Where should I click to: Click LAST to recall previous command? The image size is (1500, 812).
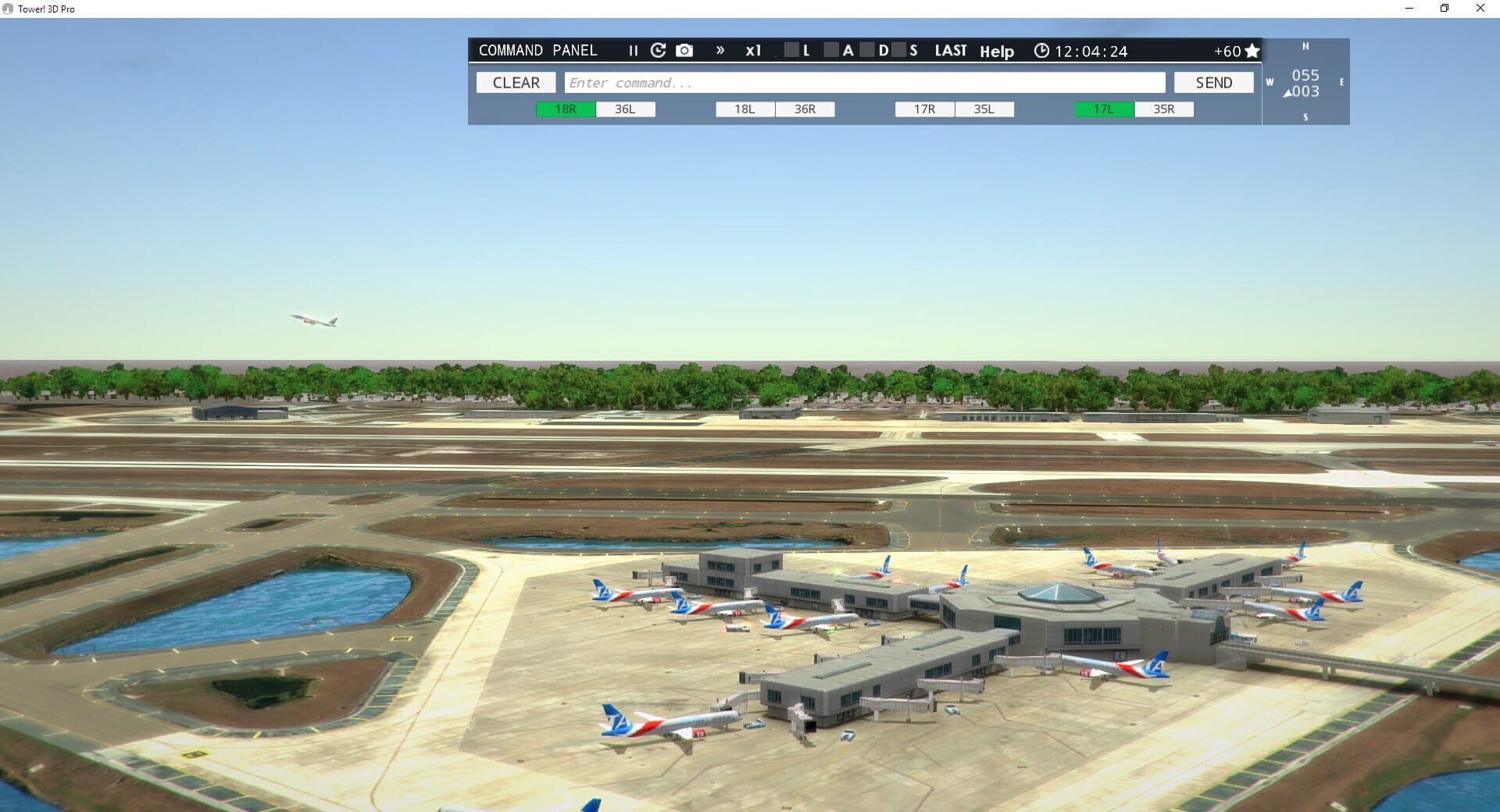tap(951, 50)
